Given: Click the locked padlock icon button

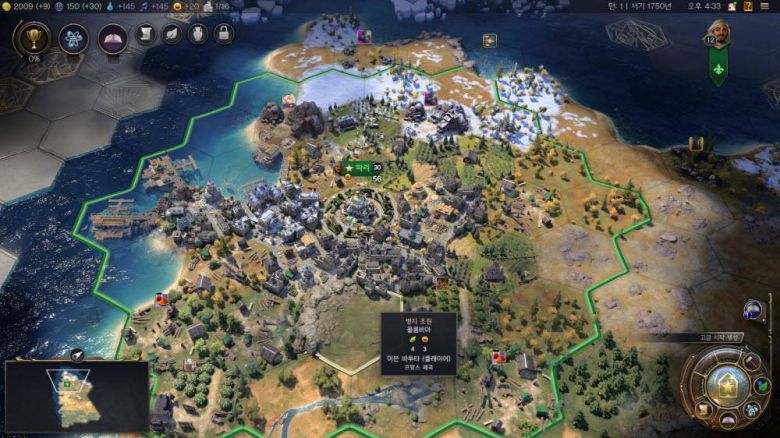Looking at the screenshot, I should (x=224, y=35).
